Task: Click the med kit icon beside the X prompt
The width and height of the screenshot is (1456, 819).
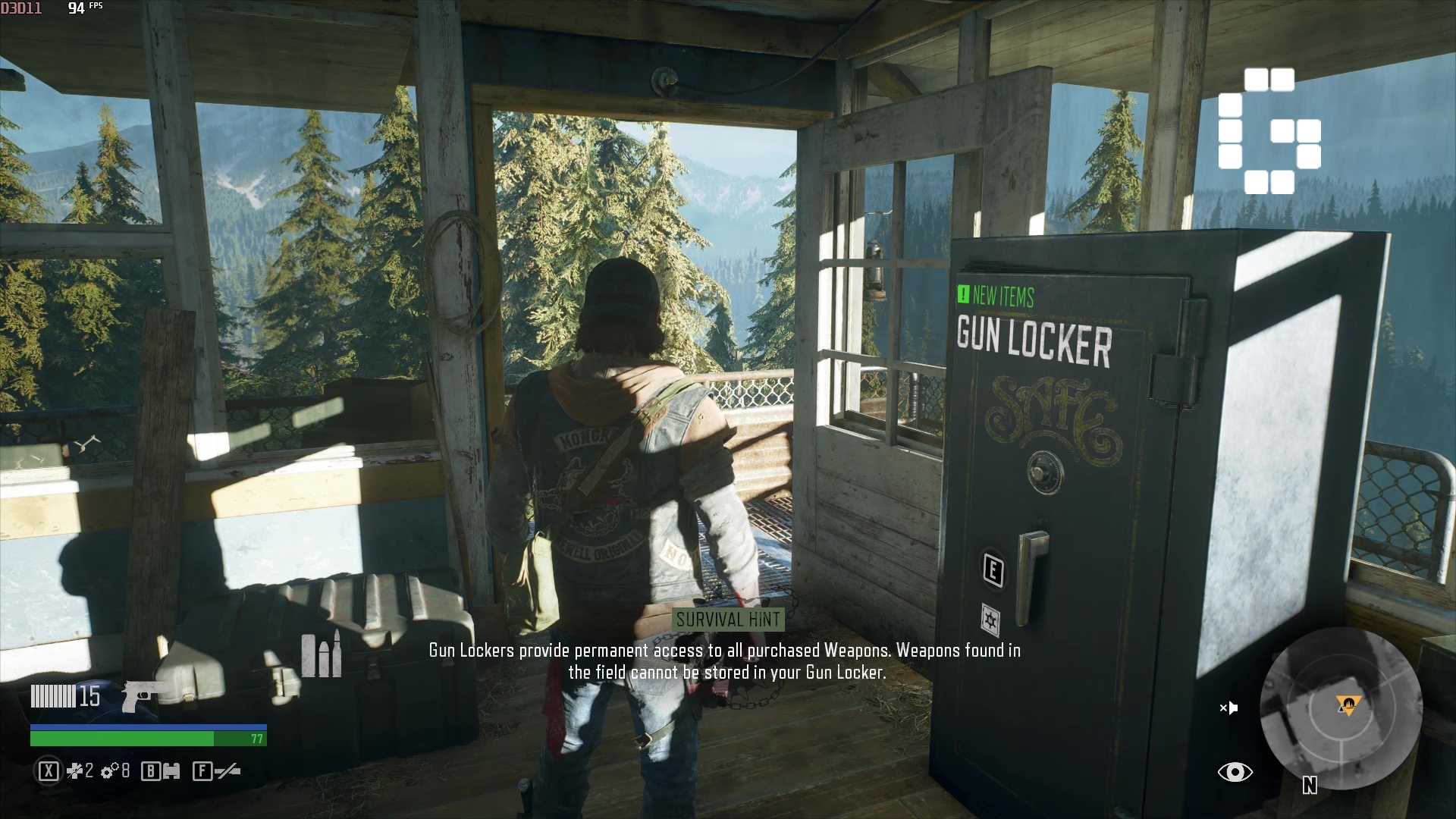Action: point(76,771)
